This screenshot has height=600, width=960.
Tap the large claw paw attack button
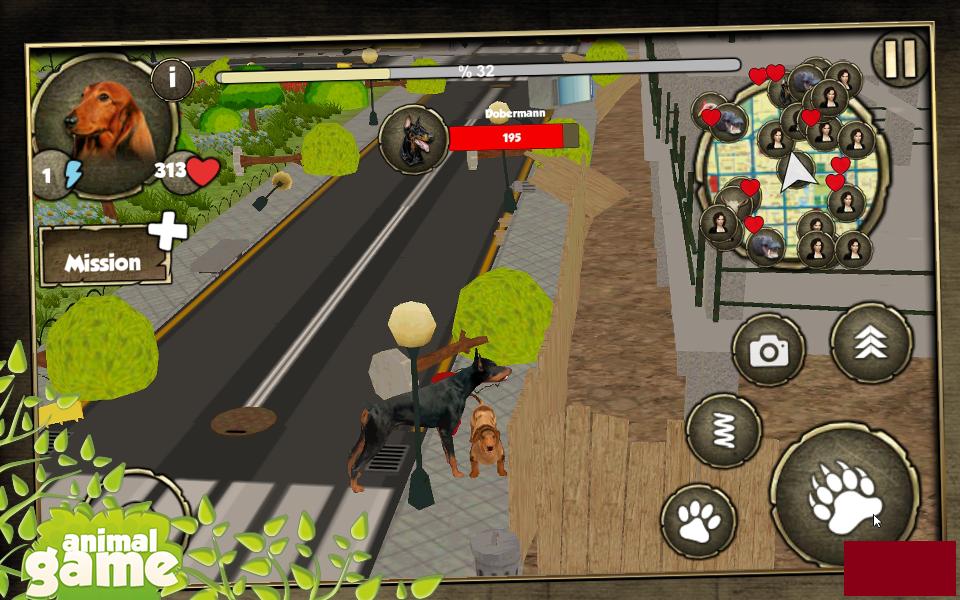(x=843, y=494)
